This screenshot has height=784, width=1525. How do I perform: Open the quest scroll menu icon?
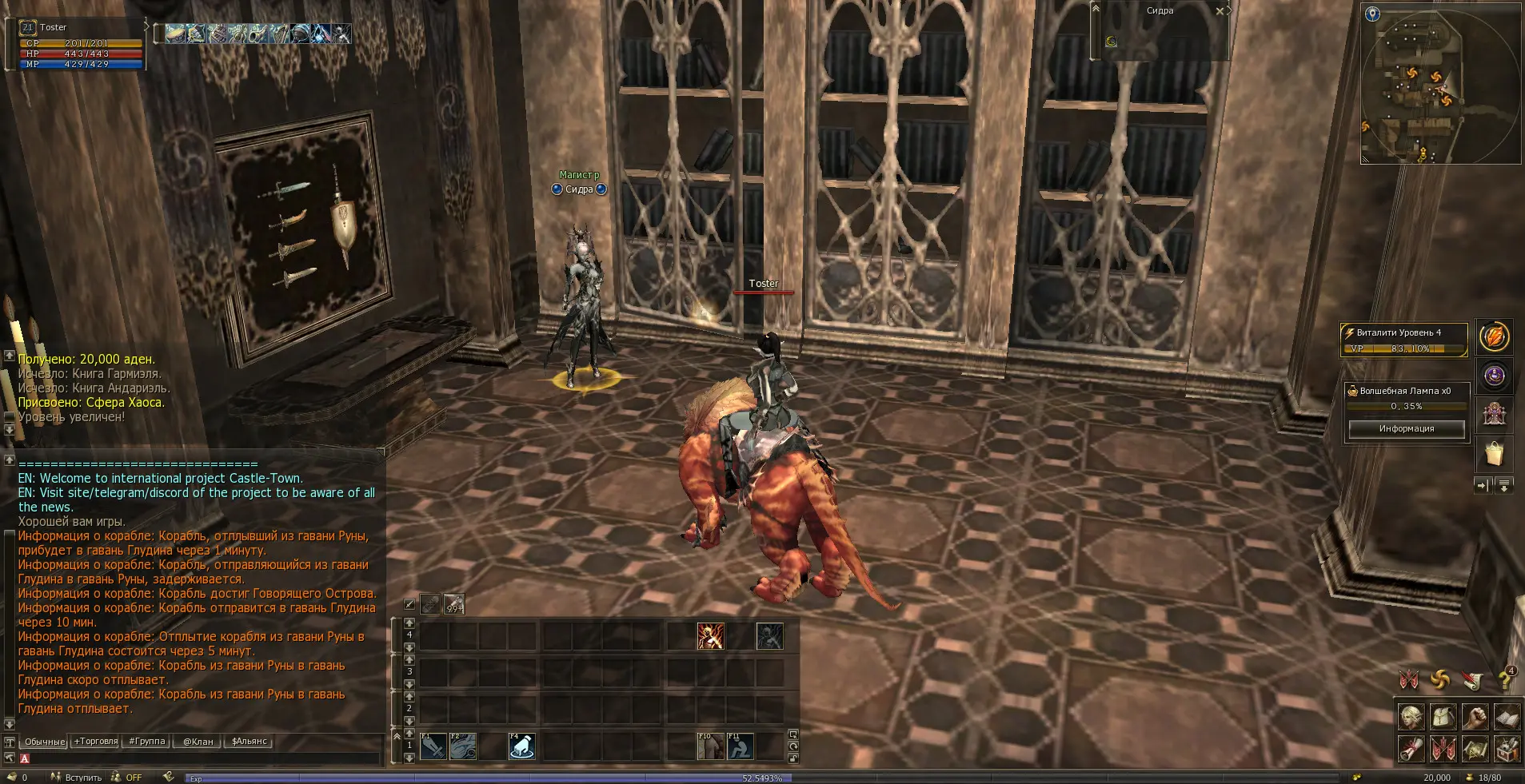1411,749
